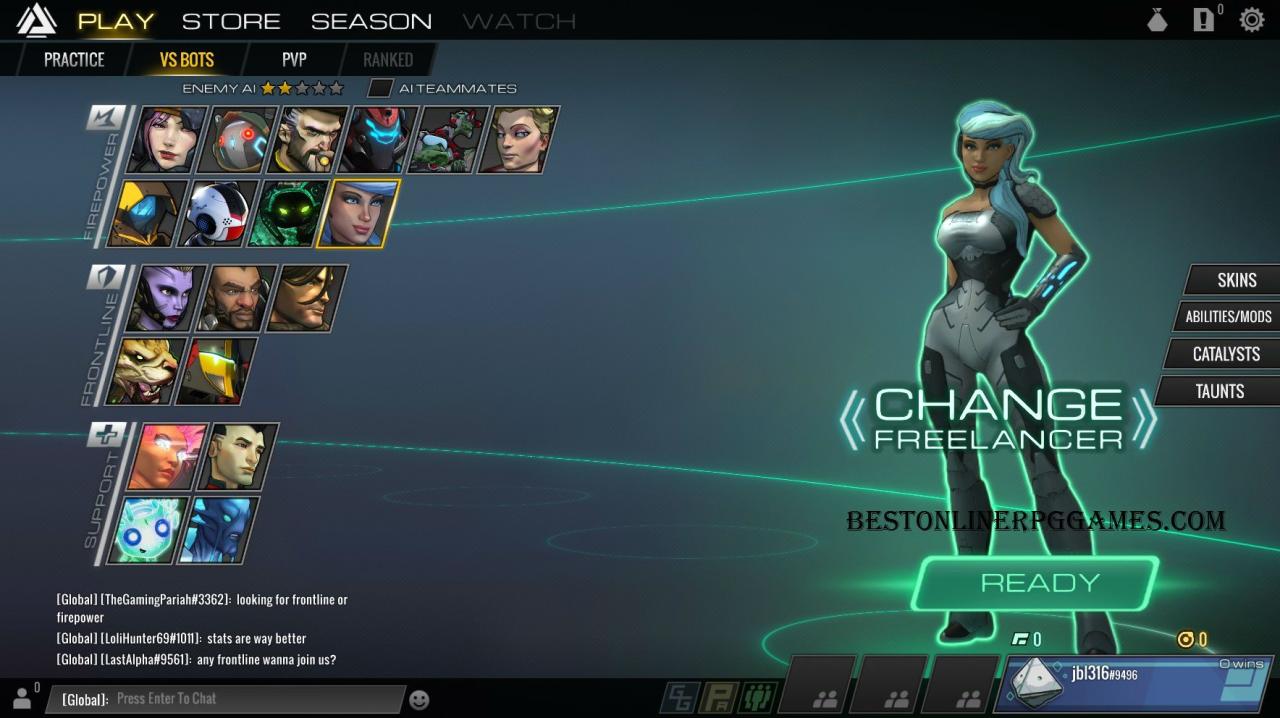This screenshot has height=718, width=1280.
Task: Choose the PVP mode tab
Action: point(294,60)
